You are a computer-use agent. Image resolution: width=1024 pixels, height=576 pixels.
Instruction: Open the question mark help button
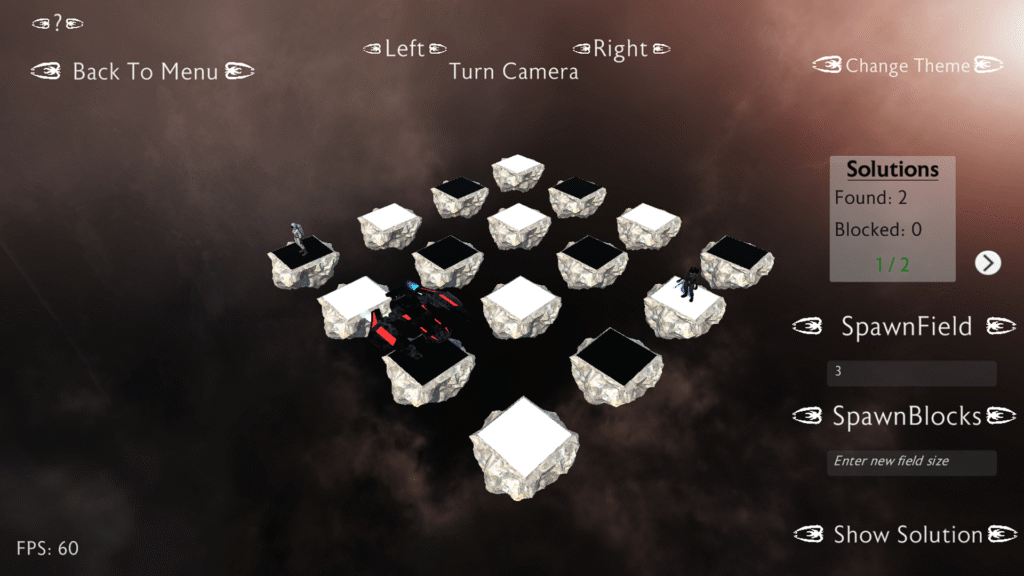pos(57,23)
